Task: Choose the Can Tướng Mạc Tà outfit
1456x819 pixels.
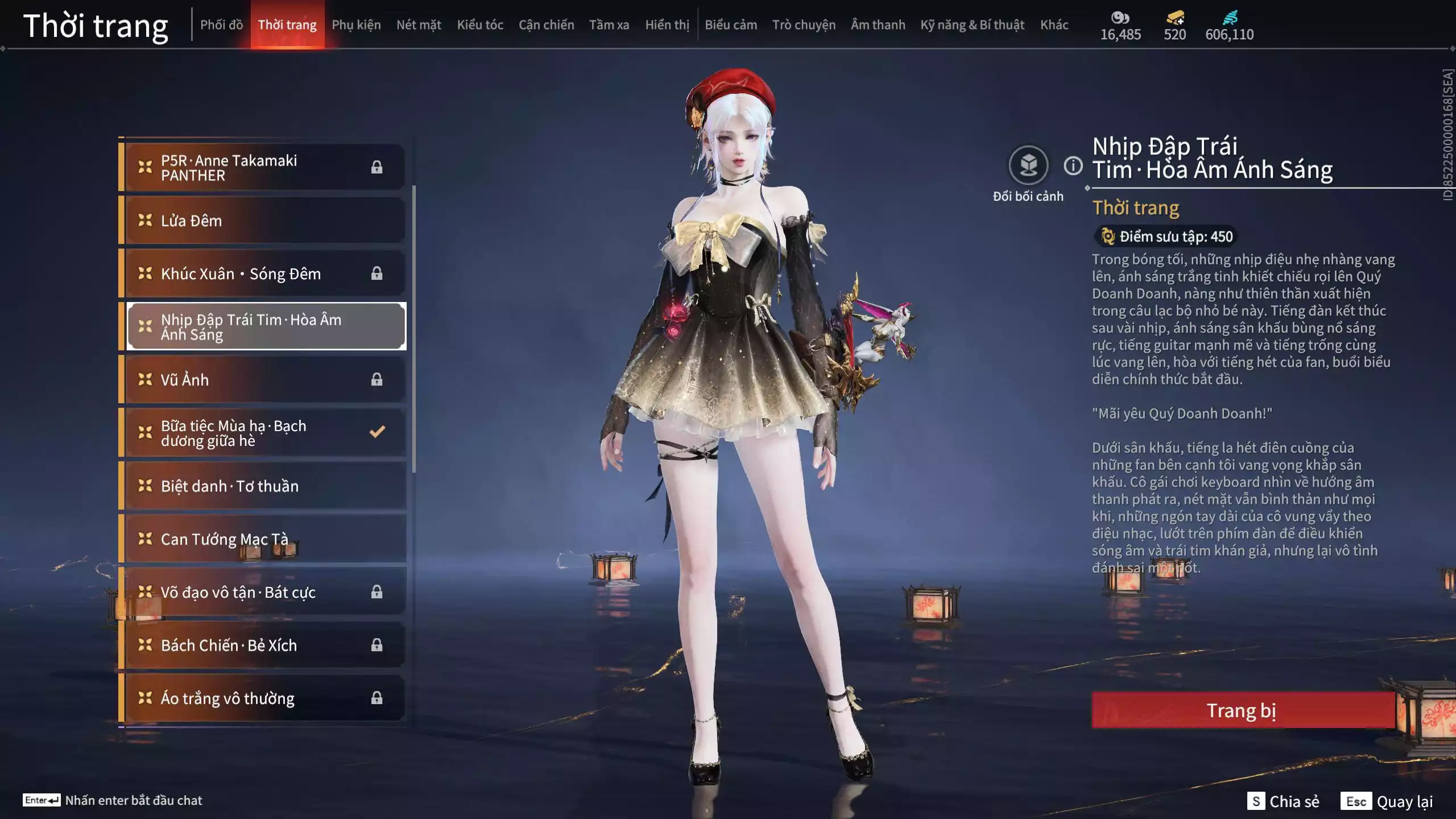Action: point(264,539)
